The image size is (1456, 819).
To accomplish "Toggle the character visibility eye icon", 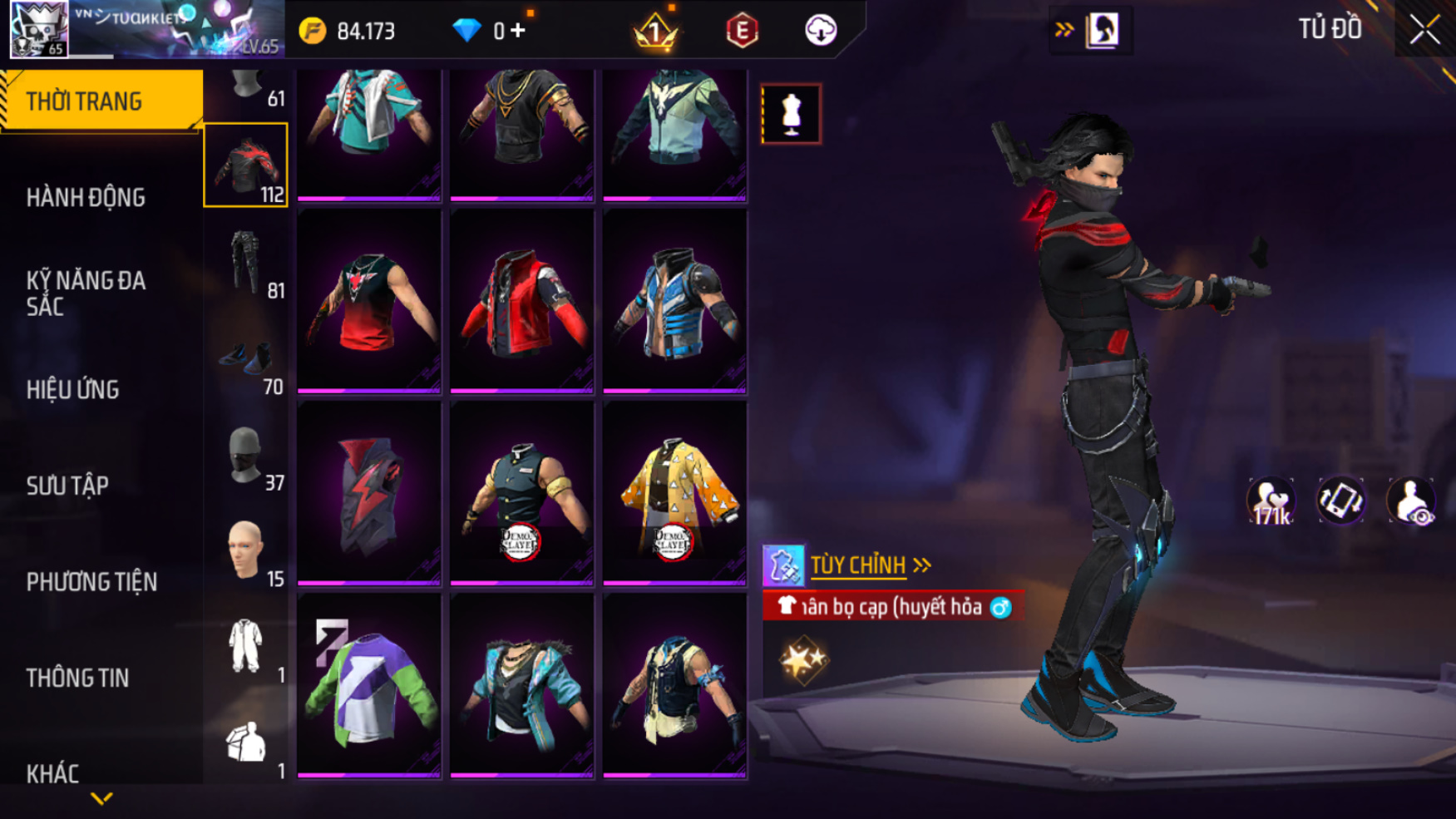I will pos(1410,501).
